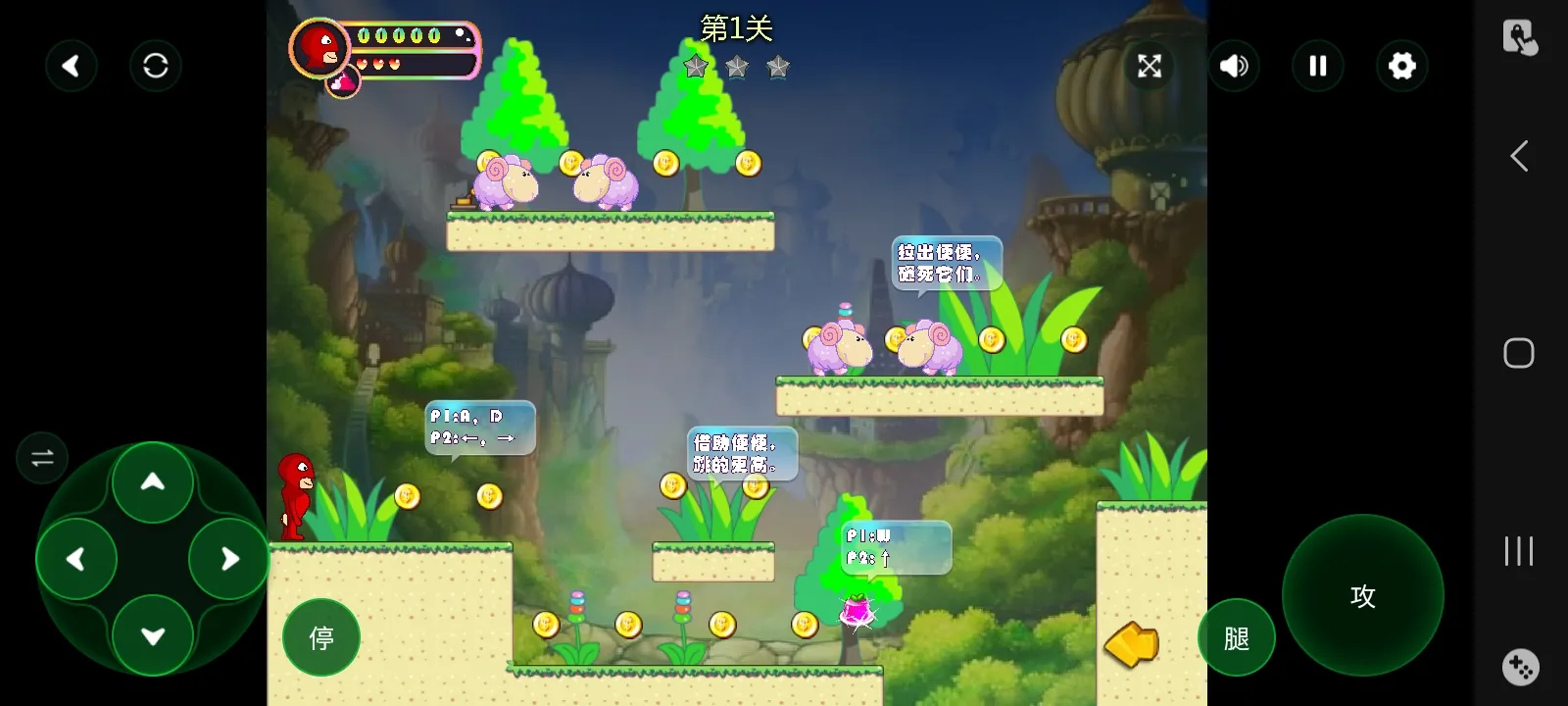Tap the 腿 kick button

(1237, 637)
